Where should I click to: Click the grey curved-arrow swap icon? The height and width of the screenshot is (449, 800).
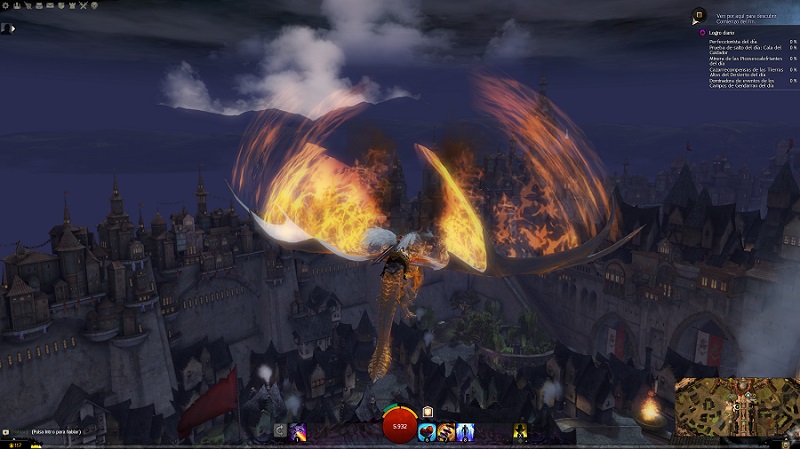280,432
